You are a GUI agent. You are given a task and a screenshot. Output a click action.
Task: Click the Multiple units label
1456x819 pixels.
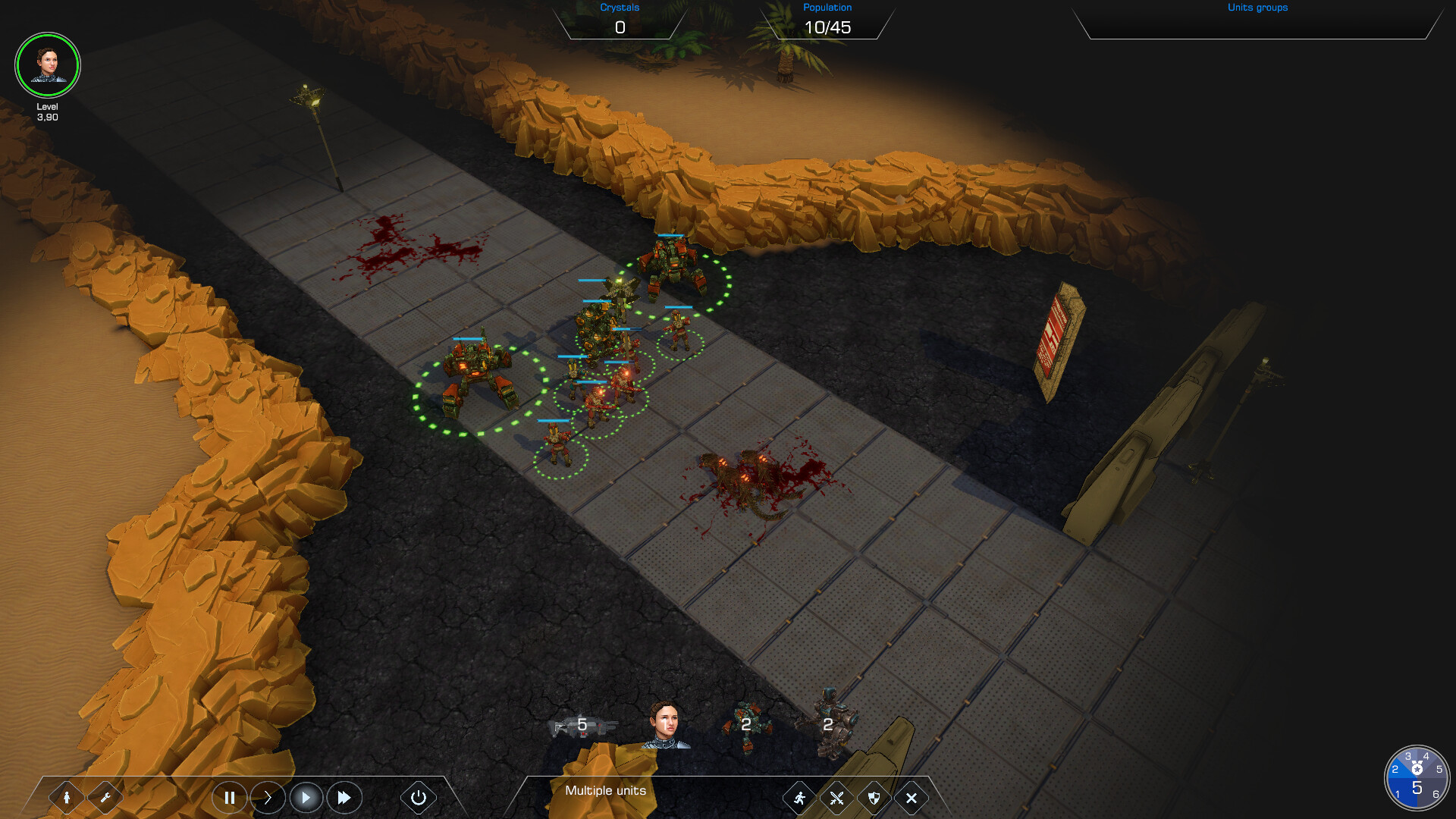point(605,790)
